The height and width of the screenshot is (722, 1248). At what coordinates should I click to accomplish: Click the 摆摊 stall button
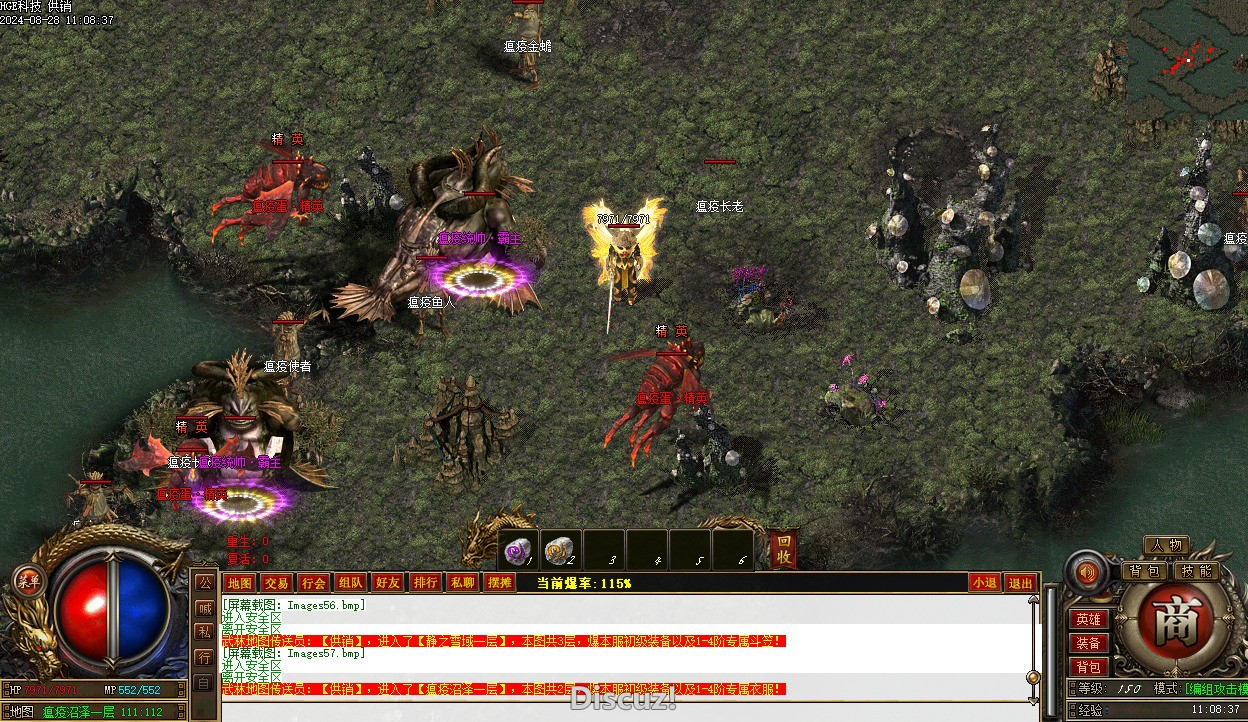499,583
